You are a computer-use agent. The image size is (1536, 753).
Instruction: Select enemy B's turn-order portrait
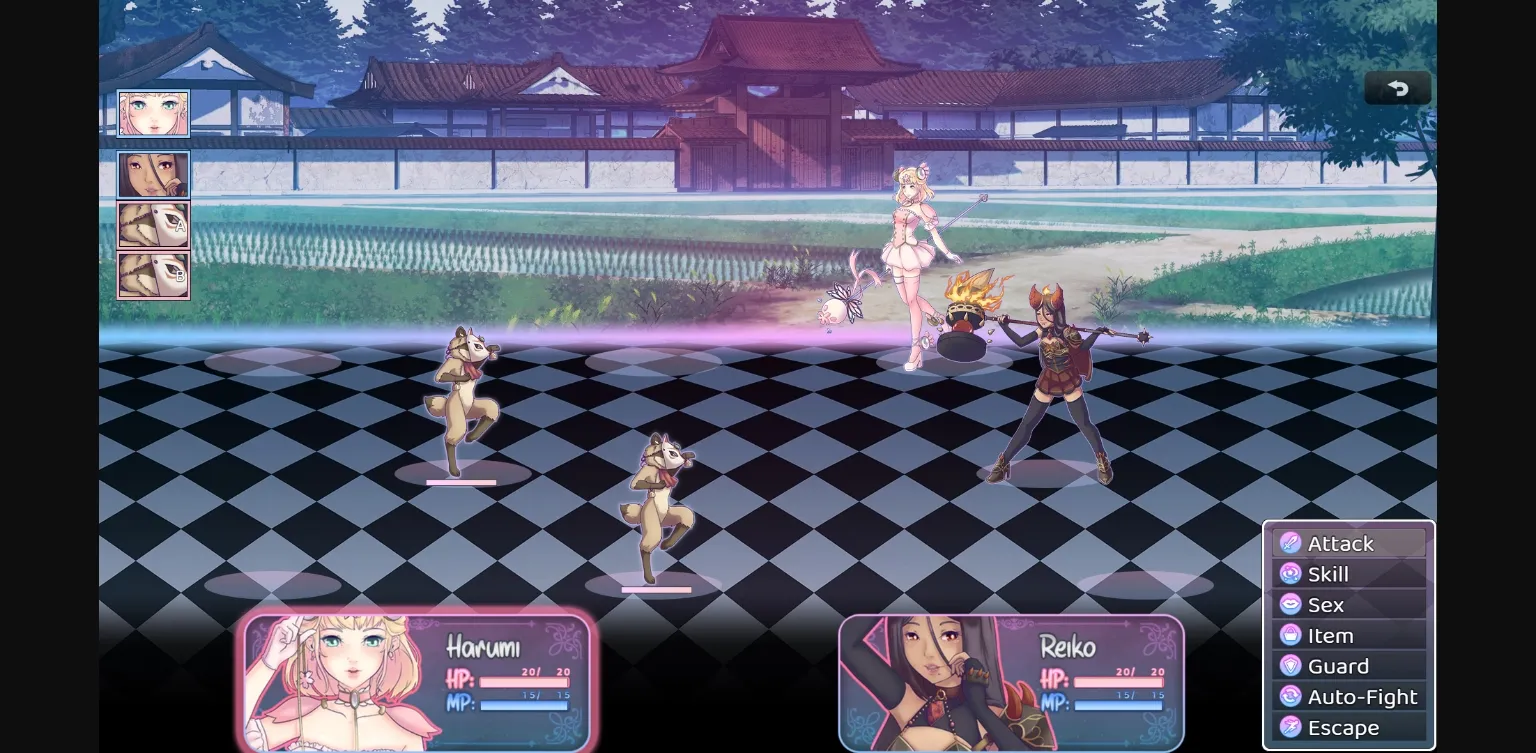click(x=153, y=275)
